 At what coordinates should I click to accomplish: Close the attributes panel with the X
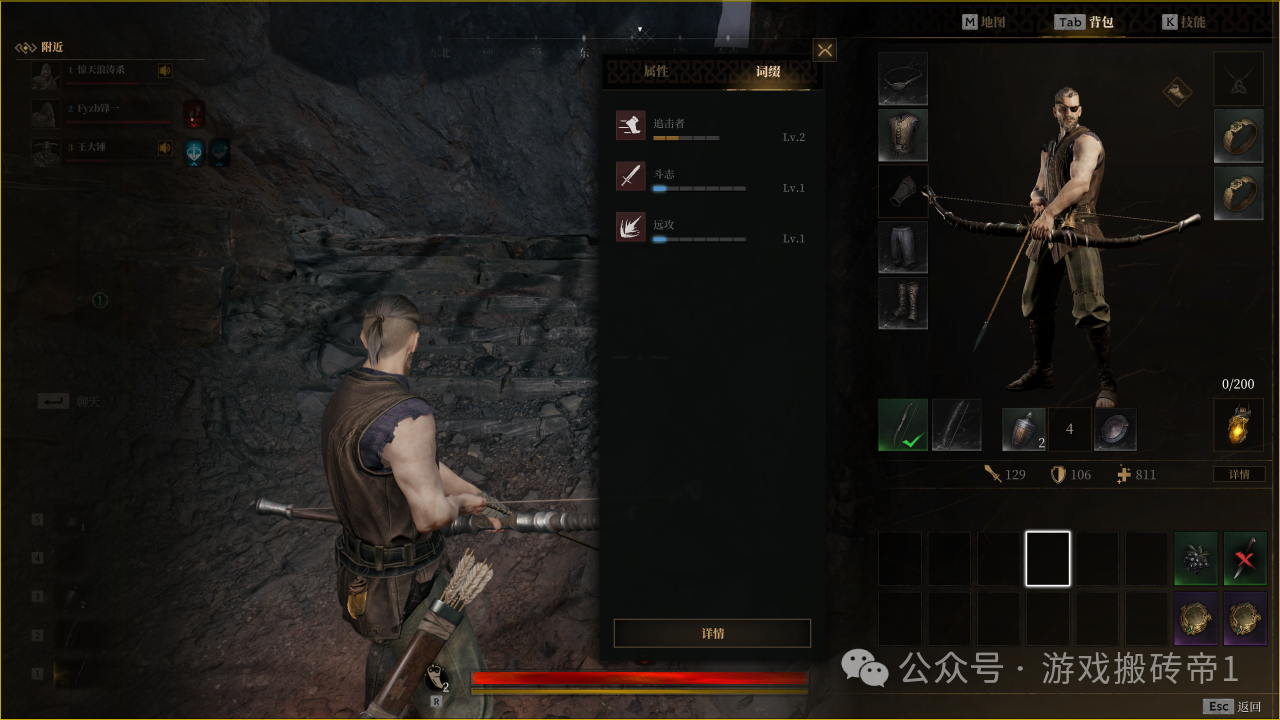click(824, 50)
